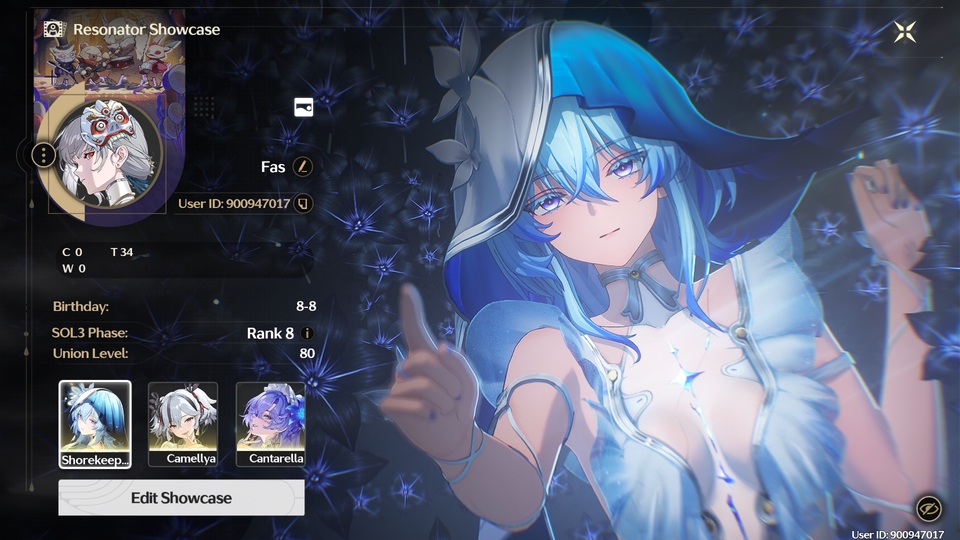Open the SOL3 Phase info tooltip
This screenshot has height=540, width=960.
308,333
